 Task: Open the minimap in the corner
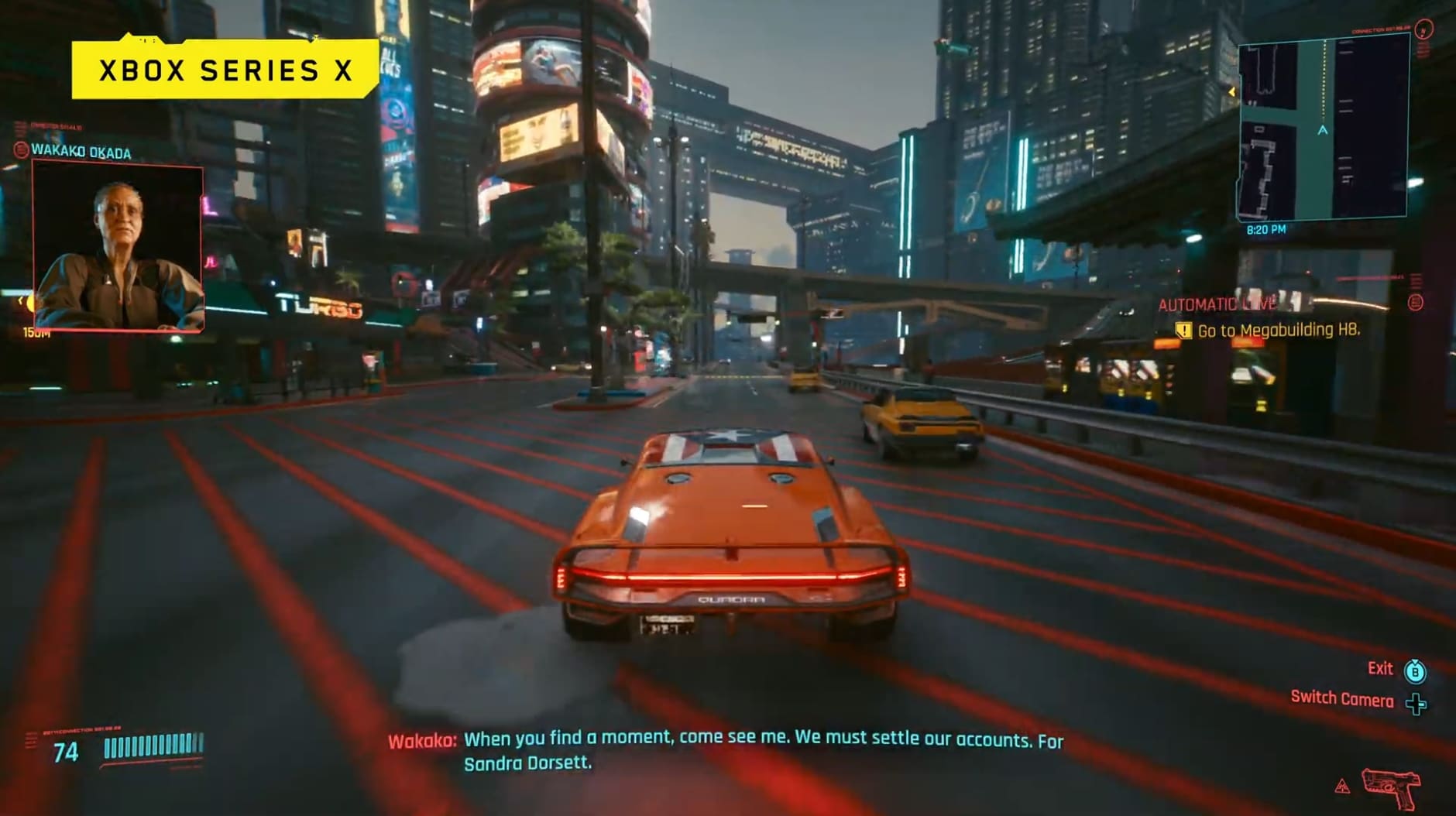[1323, 132]
